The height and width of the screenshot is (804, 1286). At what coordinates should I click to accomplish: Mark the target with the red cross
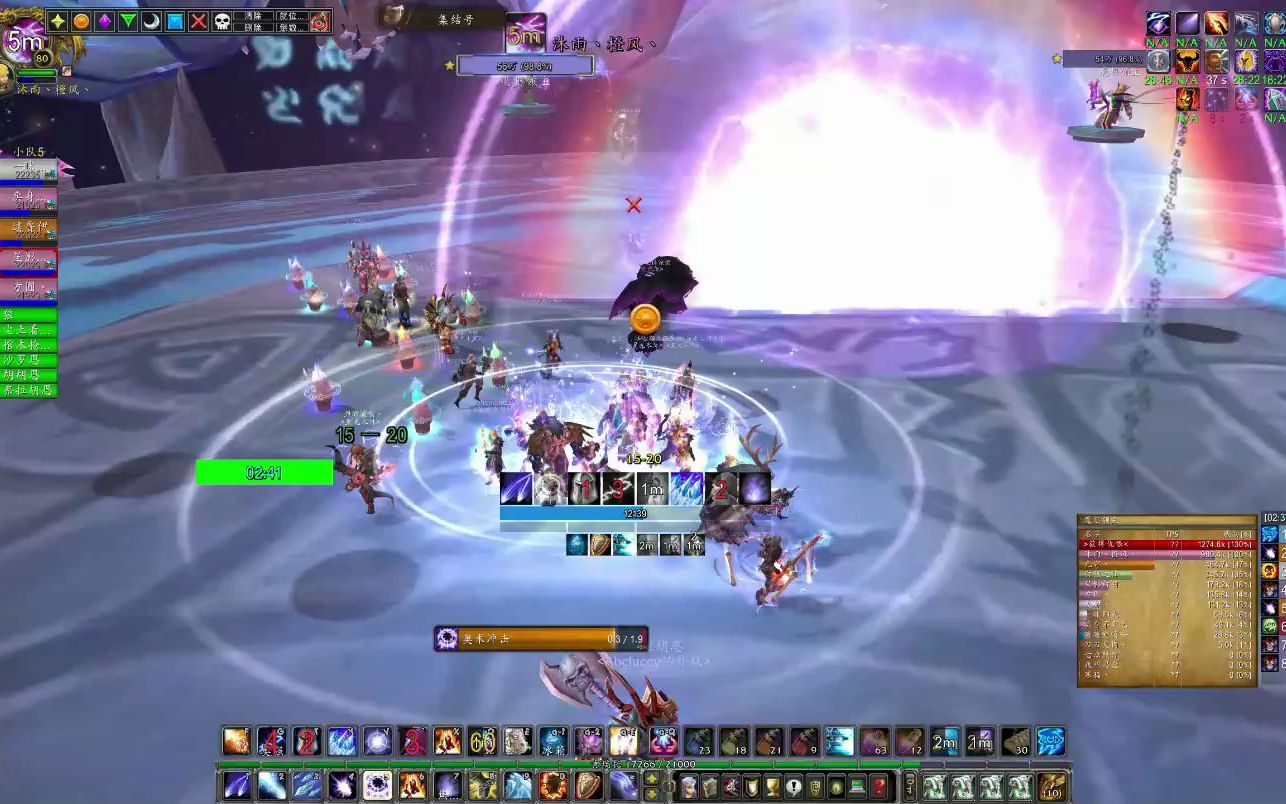(x=199, y=21)
